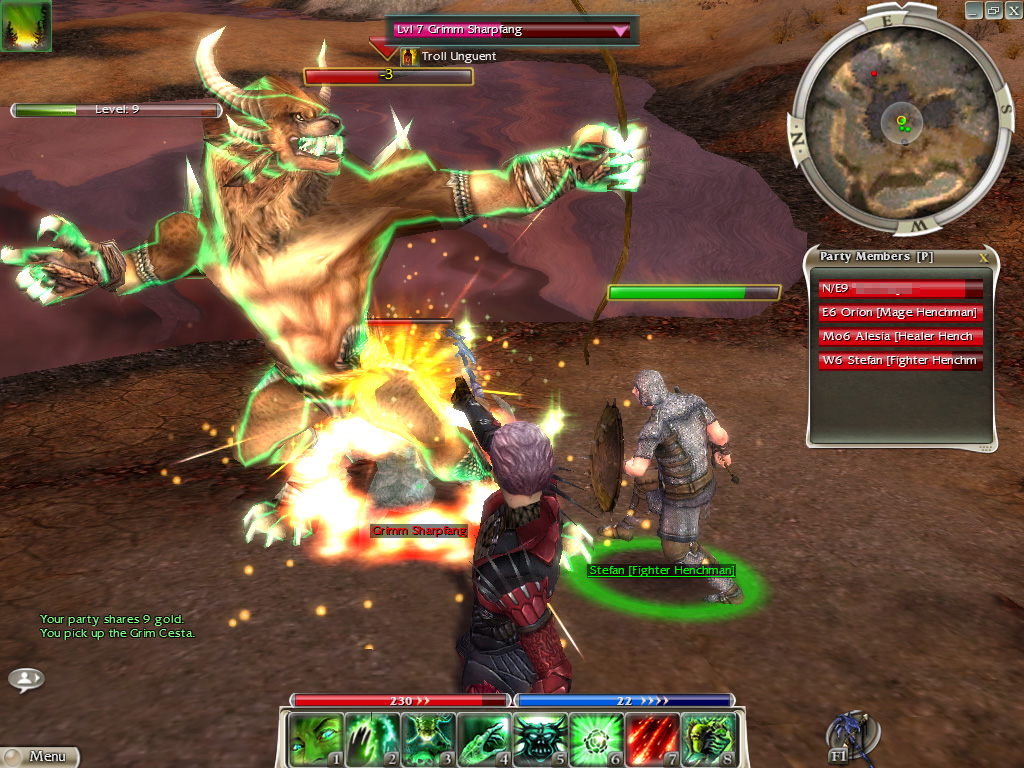The width and height of the screenshot is (1024, 768).
Task: Click the forest sunset effect icon
Action: 25,26
